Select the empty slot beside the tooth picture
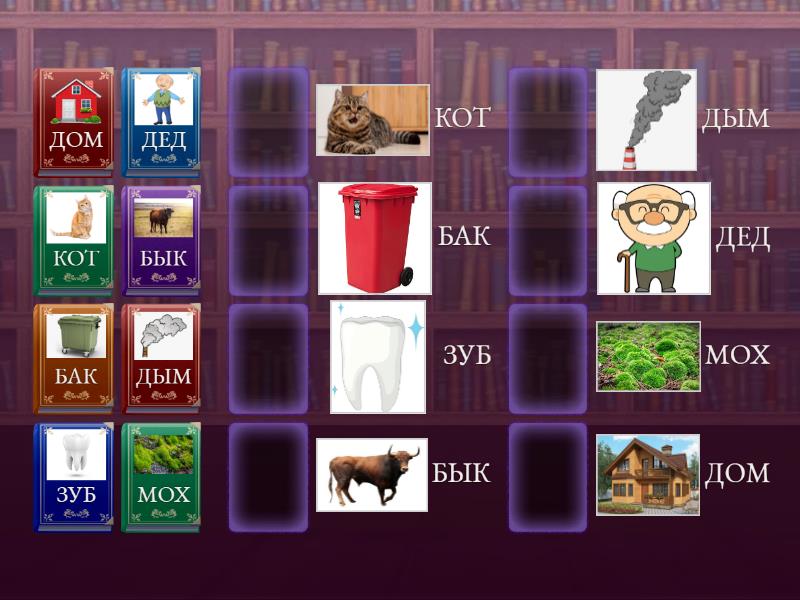800x600 pixels. tap(269, 358)
